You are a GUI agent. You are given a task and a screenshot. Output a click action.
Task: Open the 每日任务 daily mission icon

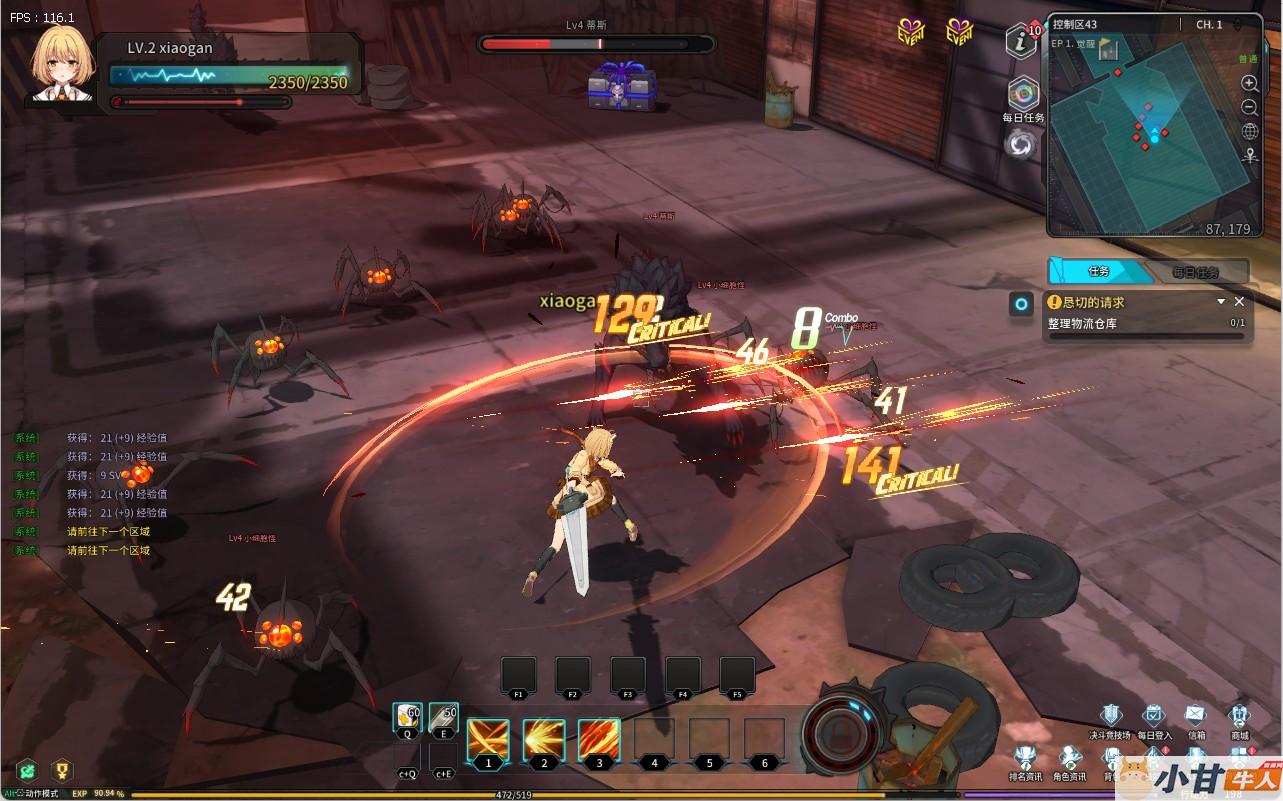pos(1022,95)
